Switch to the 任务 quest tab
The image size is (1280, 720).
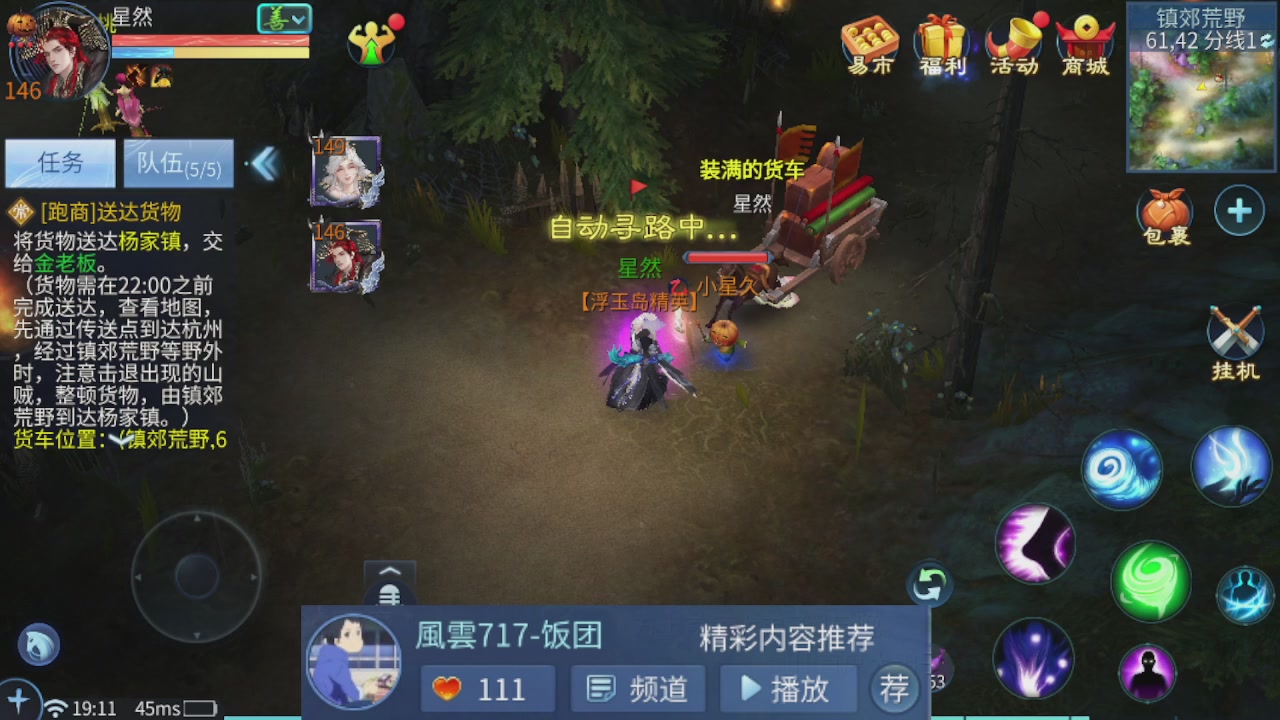(x=60, y=163)
